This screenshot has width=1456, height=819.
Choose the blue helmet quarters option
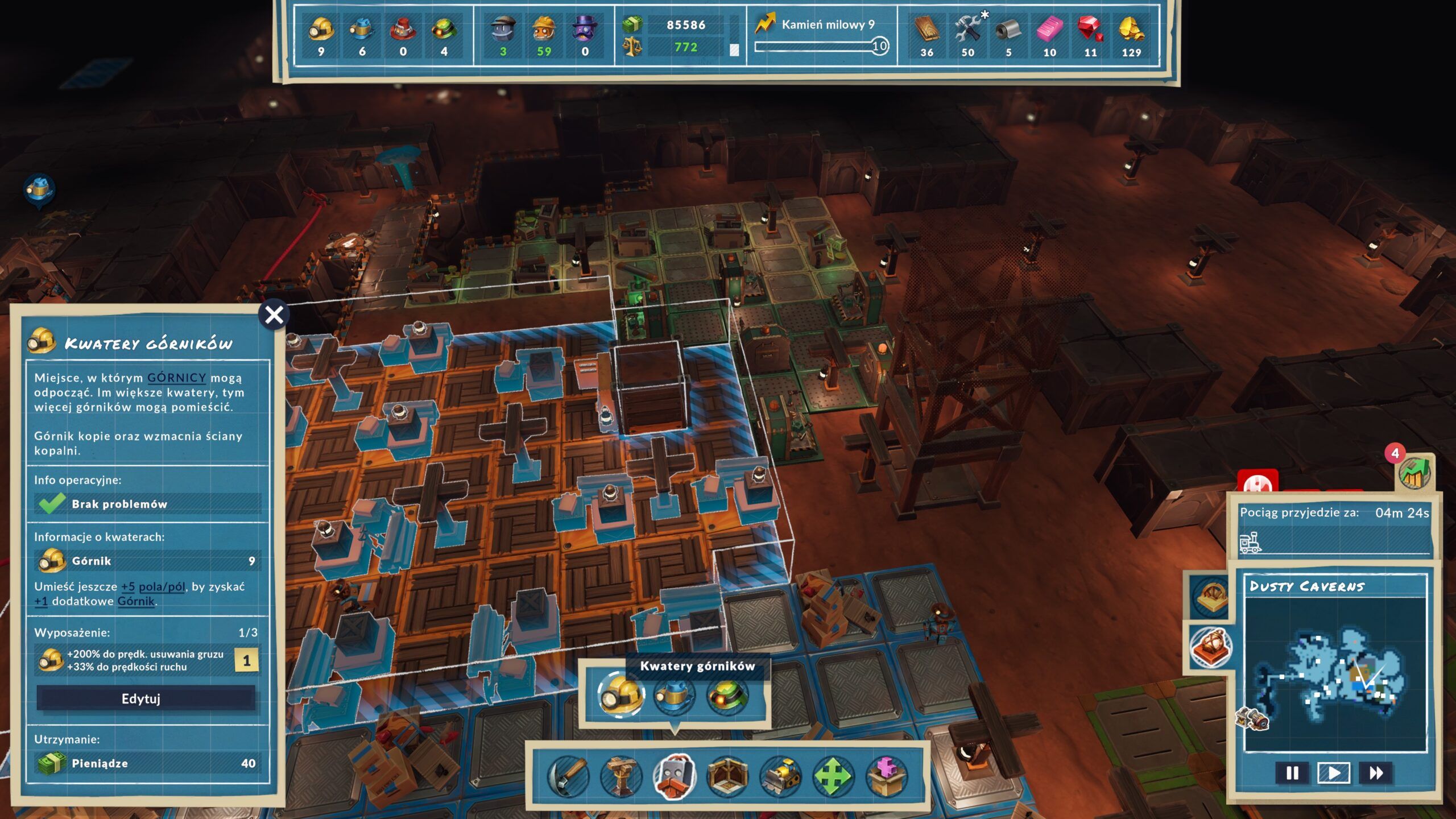(675, 694)
